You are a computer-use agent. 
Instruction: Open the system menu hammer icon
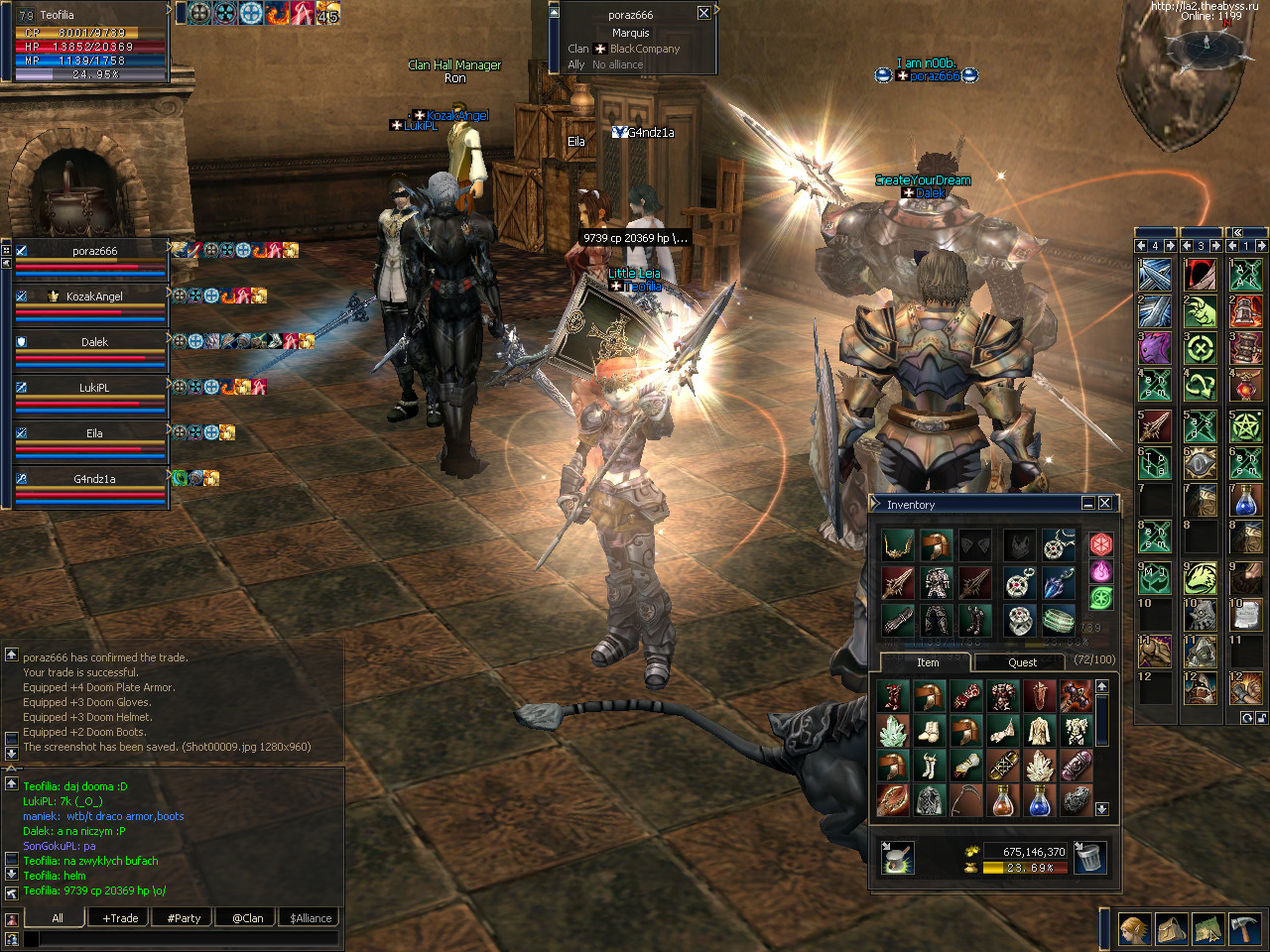(1244, 929)
